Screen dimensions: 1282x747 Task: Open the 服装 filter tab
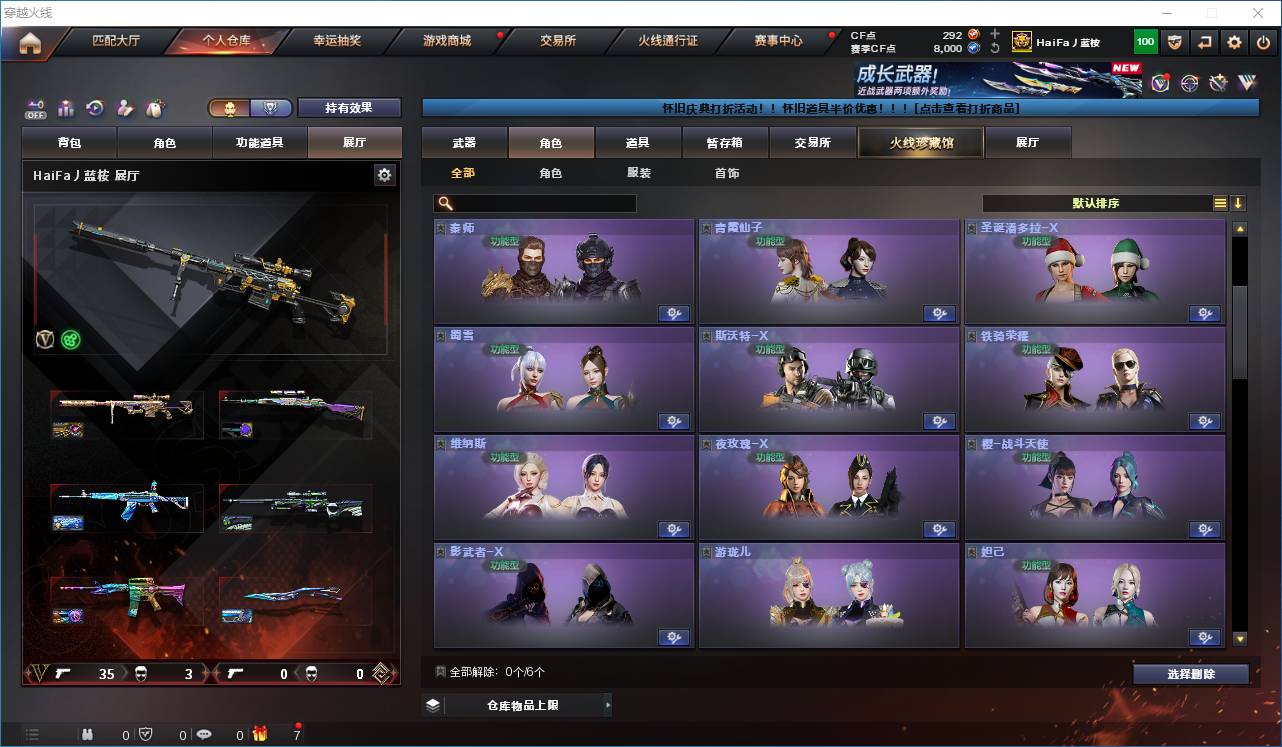tap(639, 172)
